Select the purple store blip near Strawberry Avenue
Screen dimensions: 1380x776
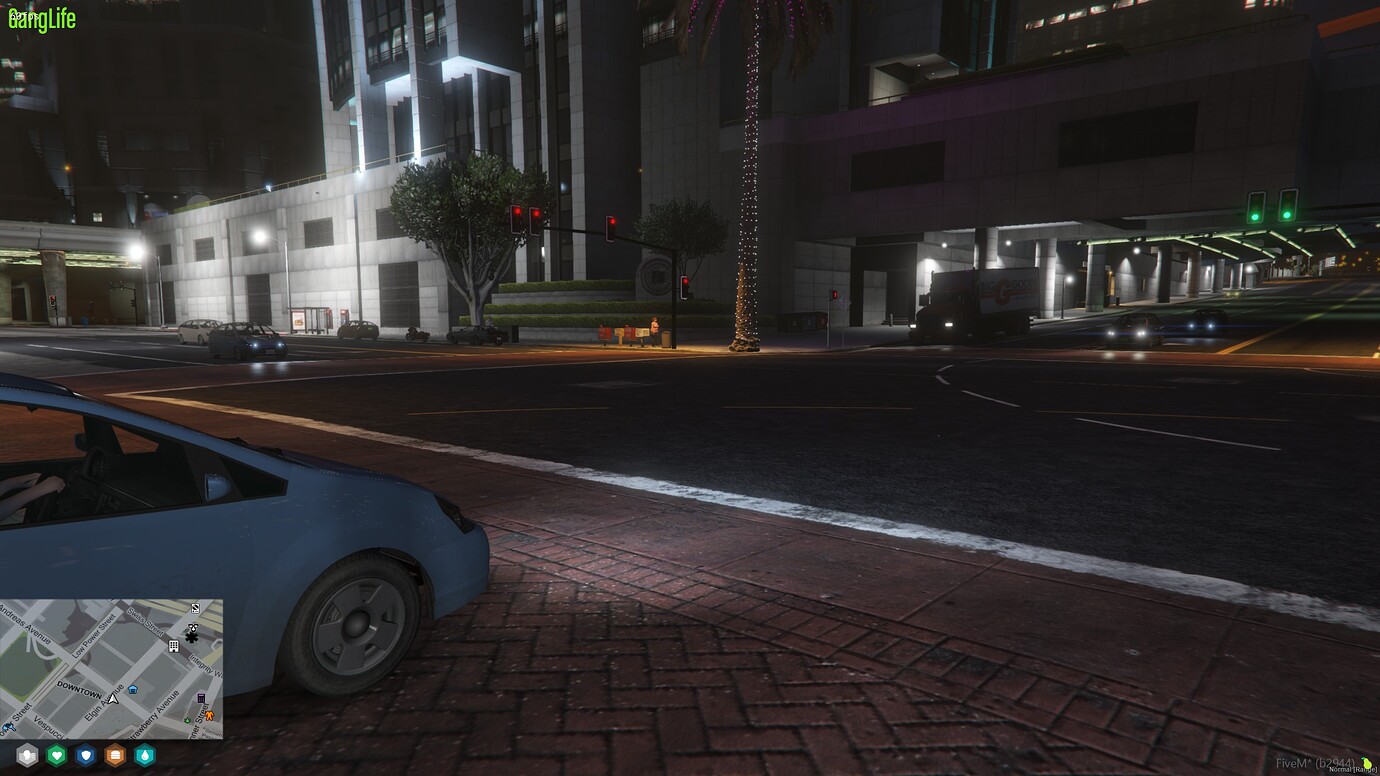tap(201, 698)
